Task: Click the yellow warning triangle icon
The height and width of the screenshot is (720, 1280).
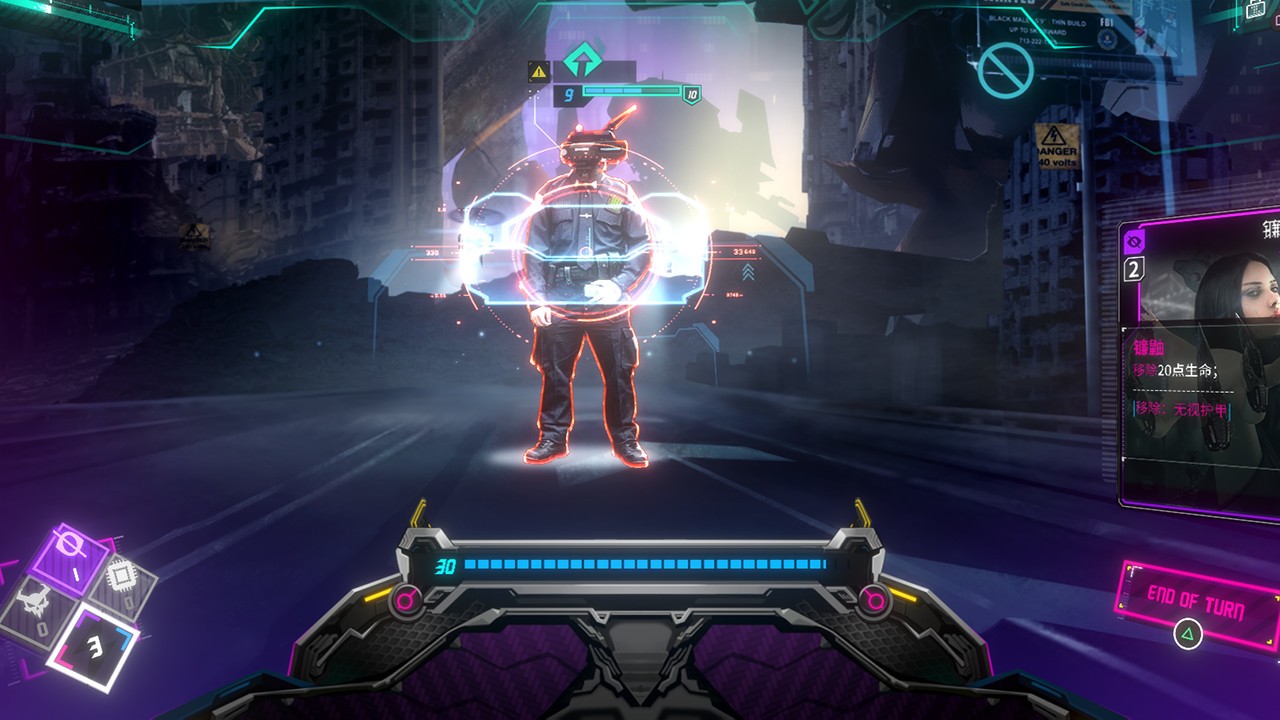Action: (539, 70)
